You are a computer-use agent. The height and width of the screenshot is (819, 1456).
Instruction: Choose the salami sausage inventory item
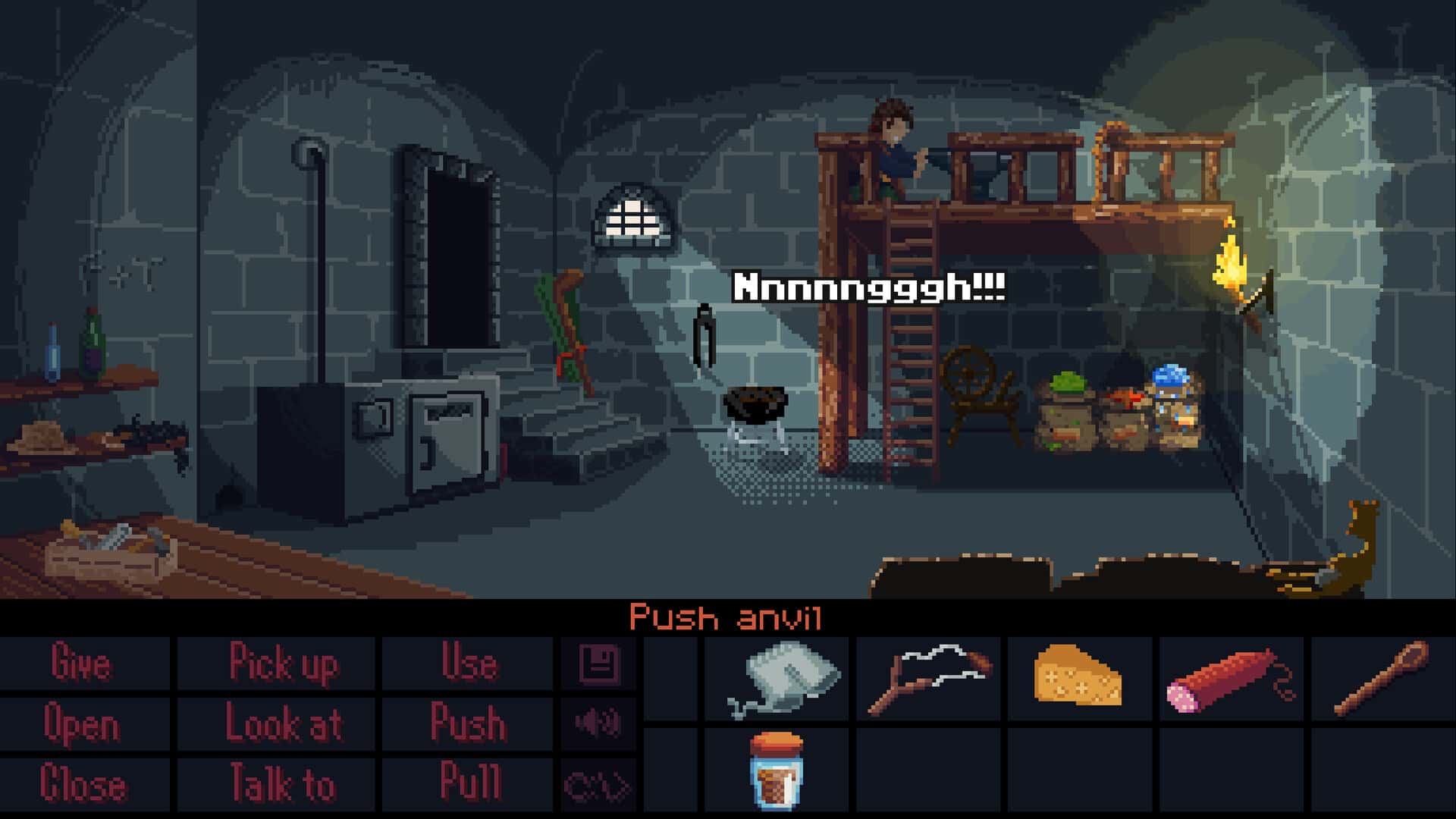1228,680
